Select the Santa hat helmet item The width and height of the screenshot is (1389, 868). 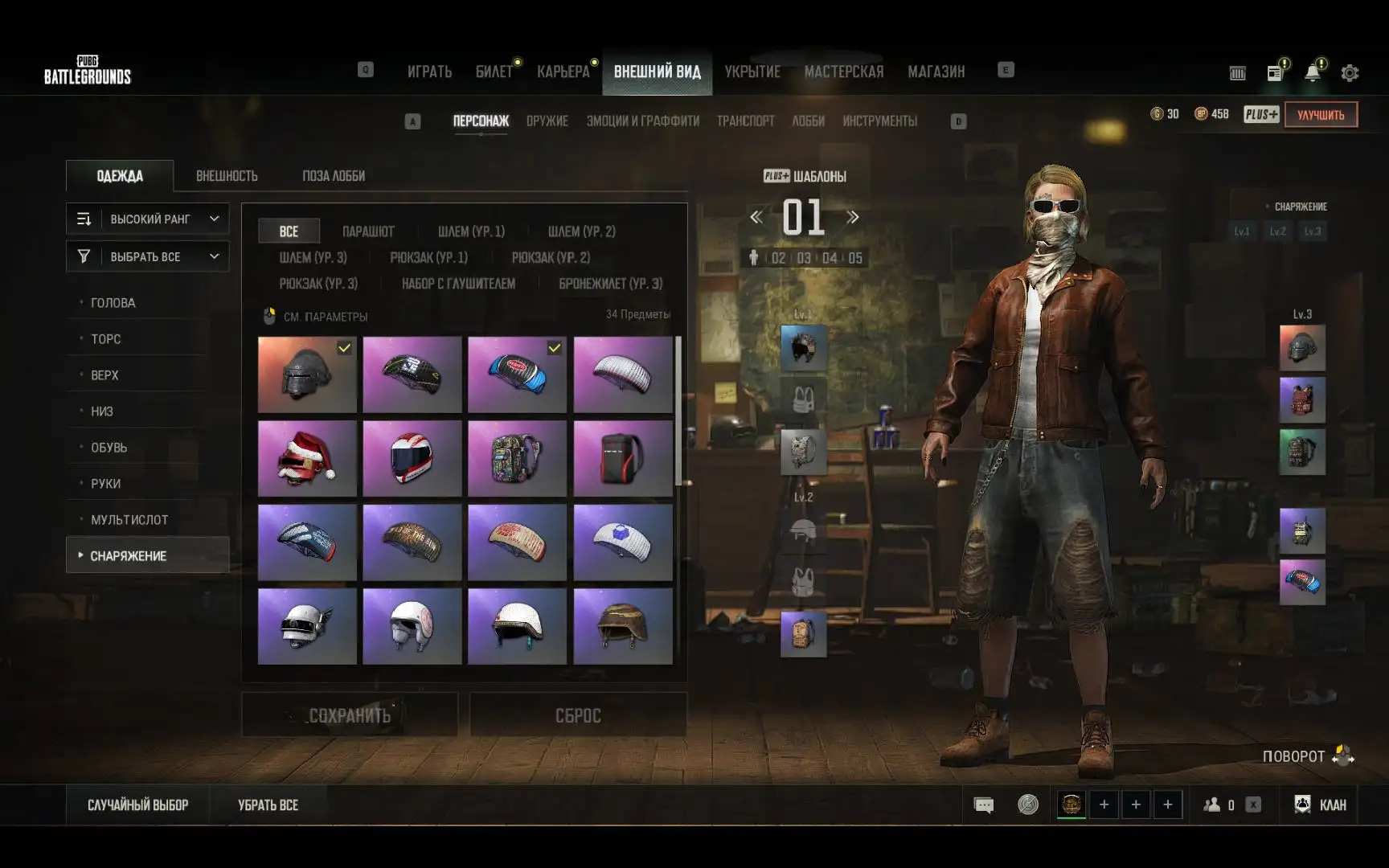(307, 458)
